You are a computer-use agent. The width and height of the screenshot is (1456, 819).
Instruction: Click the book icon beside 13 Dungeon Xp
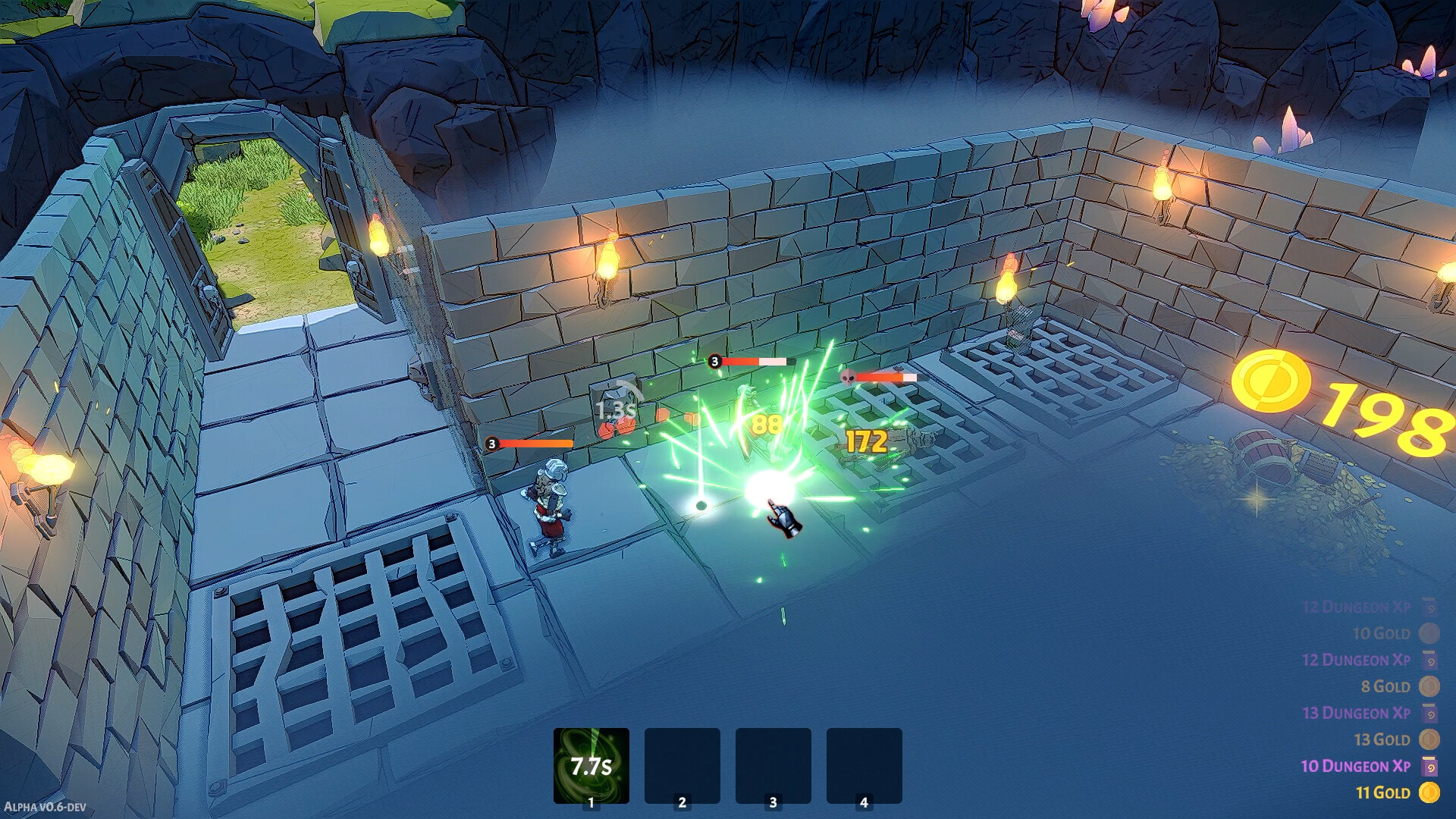point(1428,713)
